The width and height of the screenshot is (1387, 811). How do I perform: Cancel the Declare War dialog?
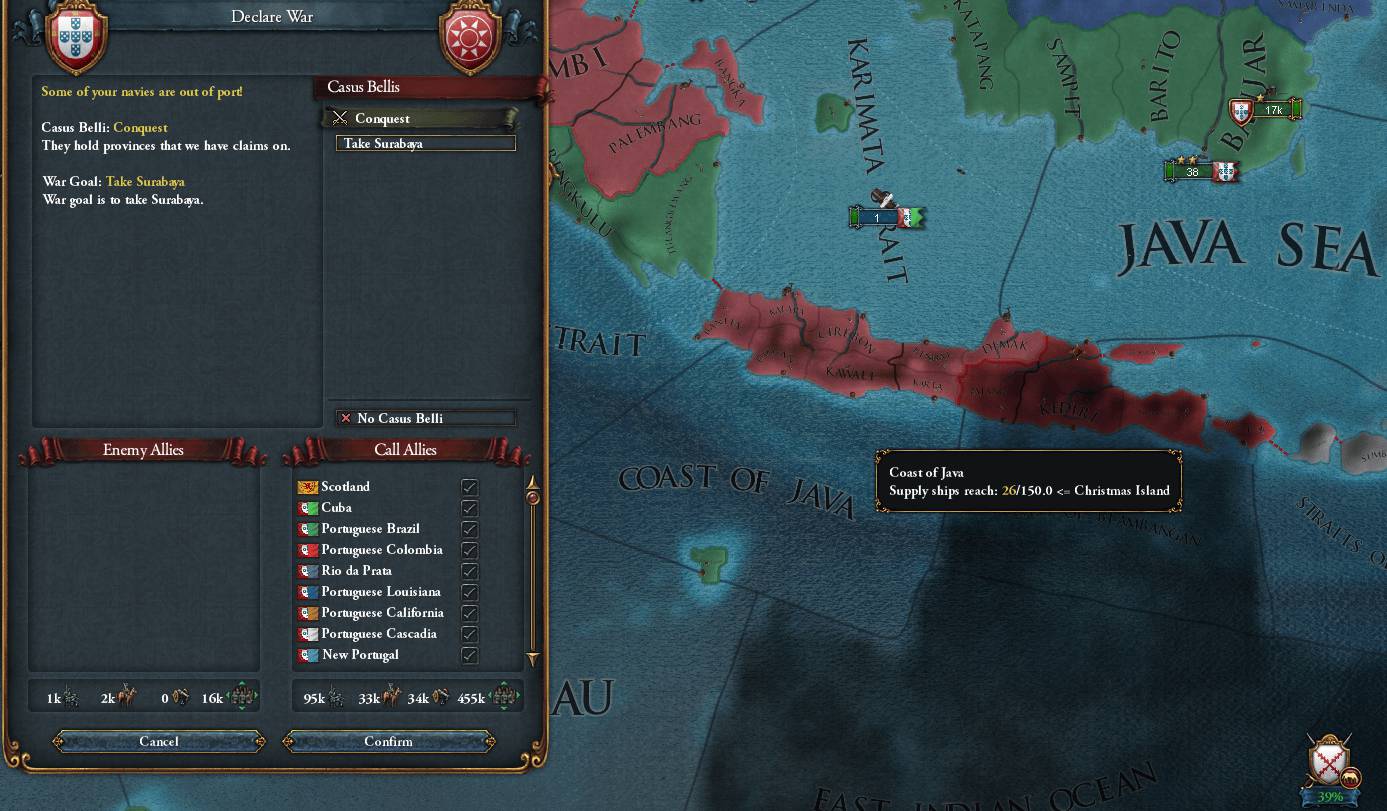(159, 741)
